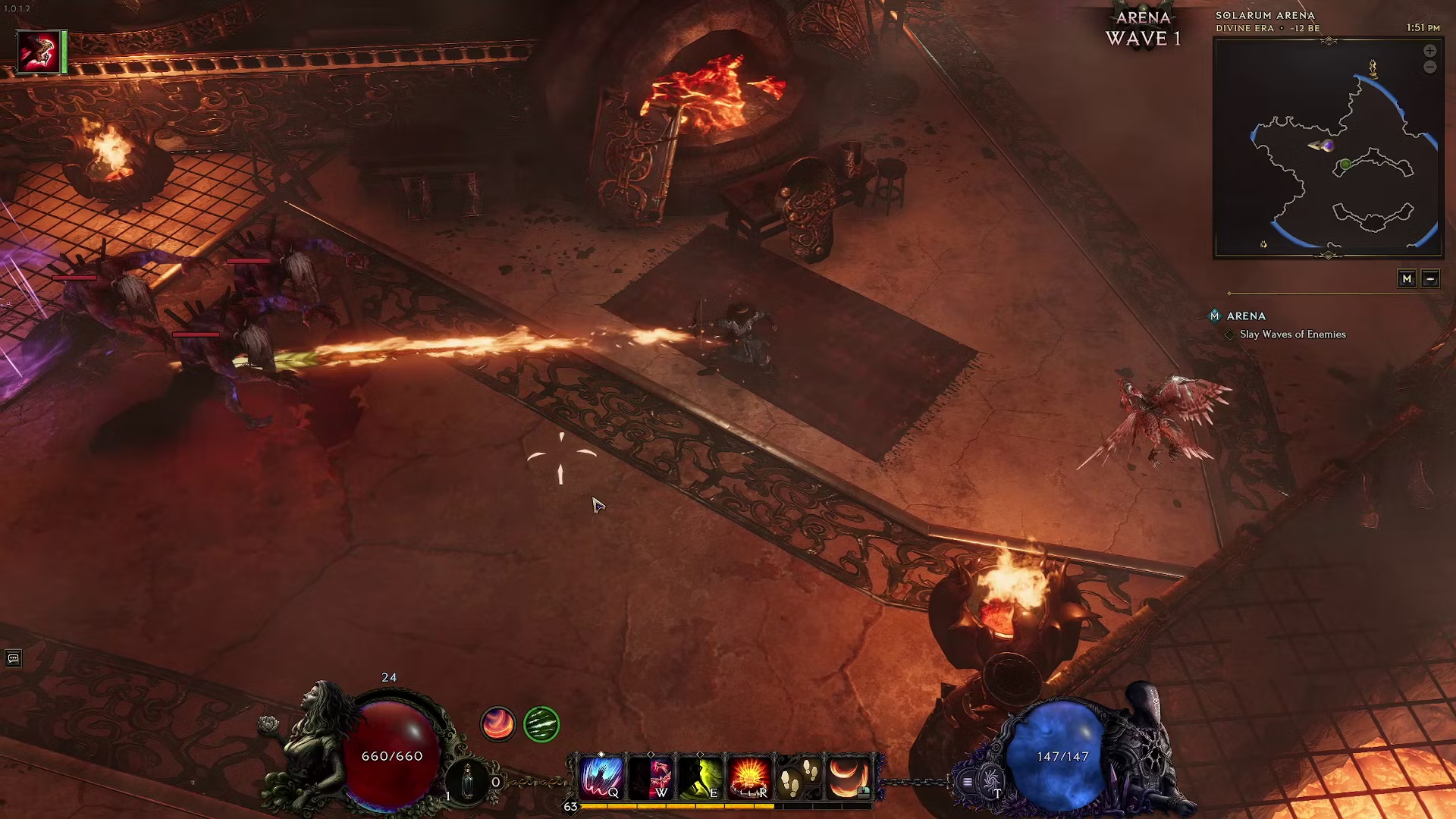Screen dimensions: 1456x819
Task: Zoom in the minimap with plus button
Action: [1429, 51]
